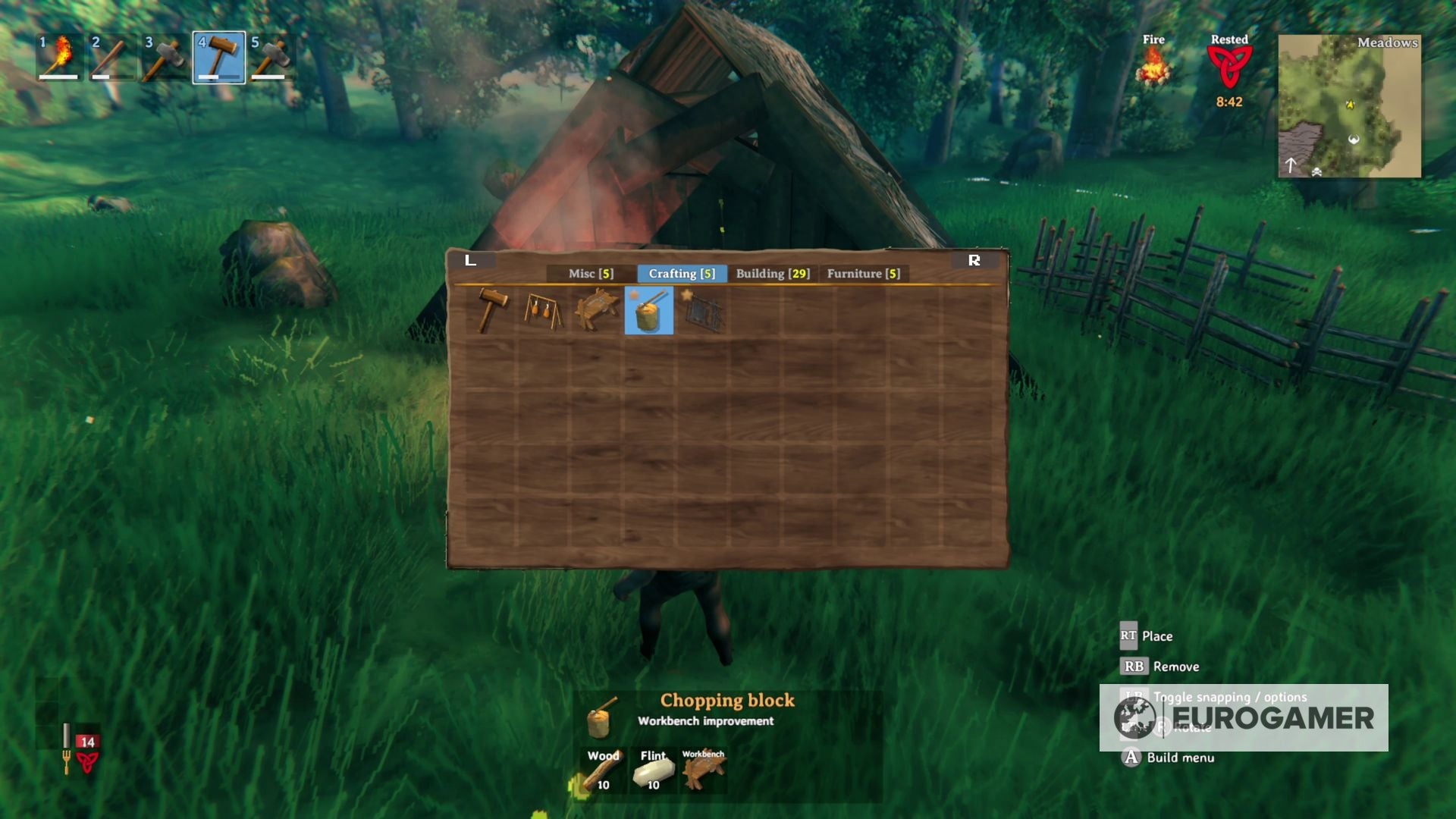Select the highlighted chopping block icon
Image resolution: width=1456 pixels, height=819 pixels.
649,311
